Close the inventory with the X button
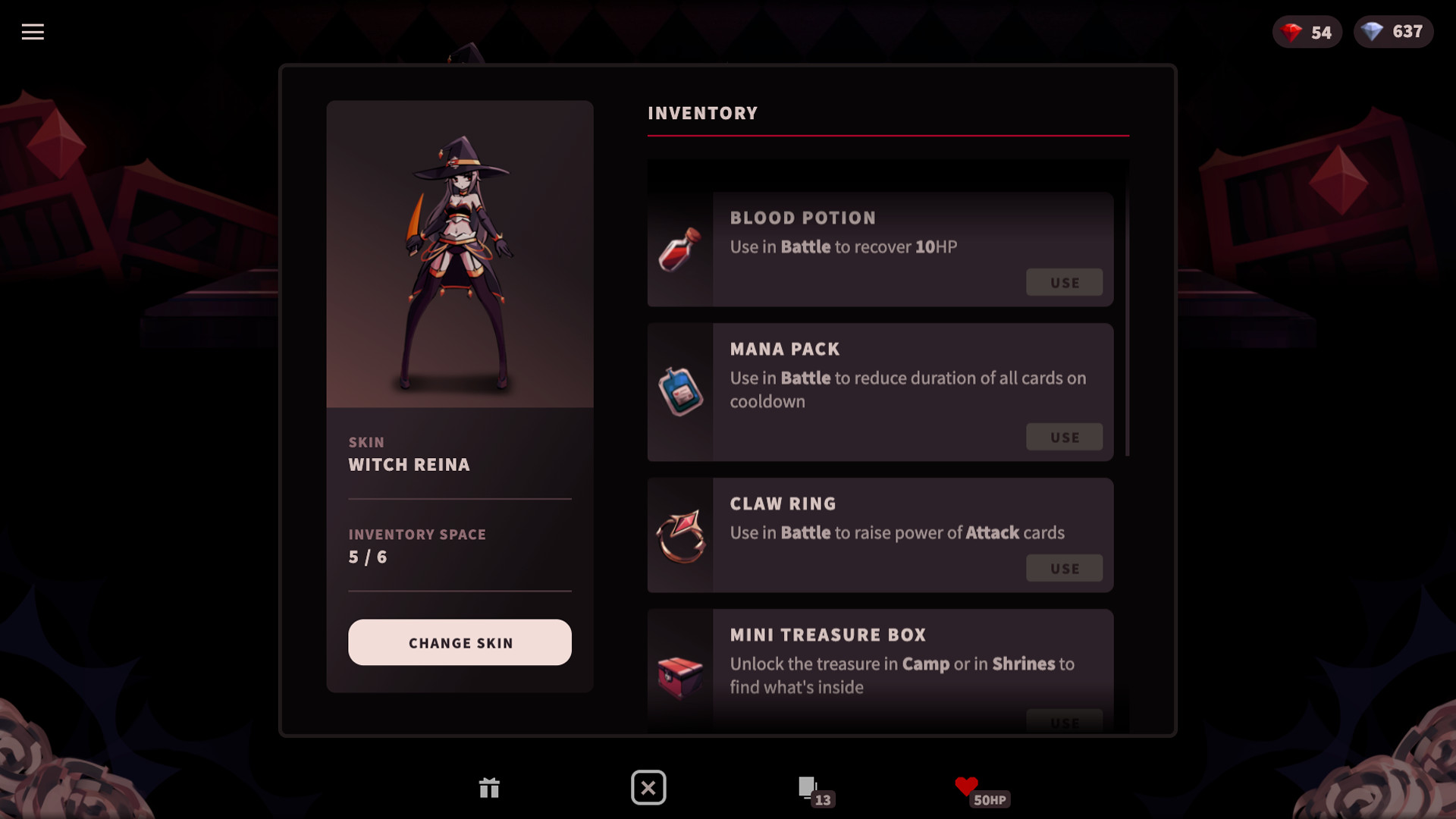This screenshot has height=819, width=1456. pos(648,788)
